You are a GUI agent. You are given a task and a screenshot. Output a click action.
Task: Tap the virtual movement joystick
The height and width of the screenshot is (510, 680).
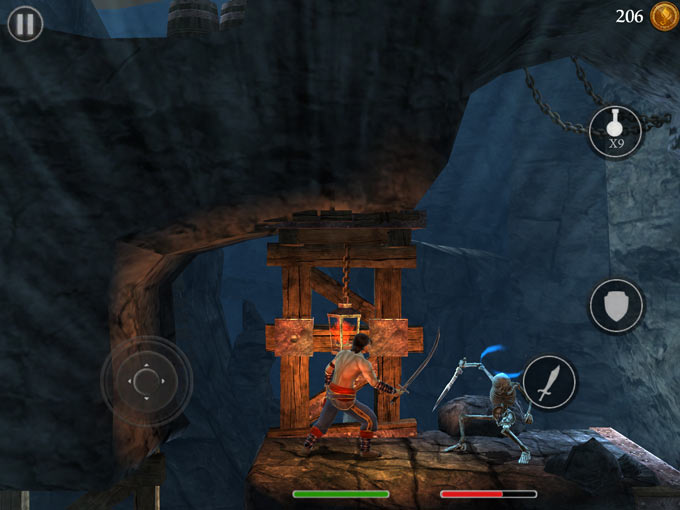(x=147, y=380)
